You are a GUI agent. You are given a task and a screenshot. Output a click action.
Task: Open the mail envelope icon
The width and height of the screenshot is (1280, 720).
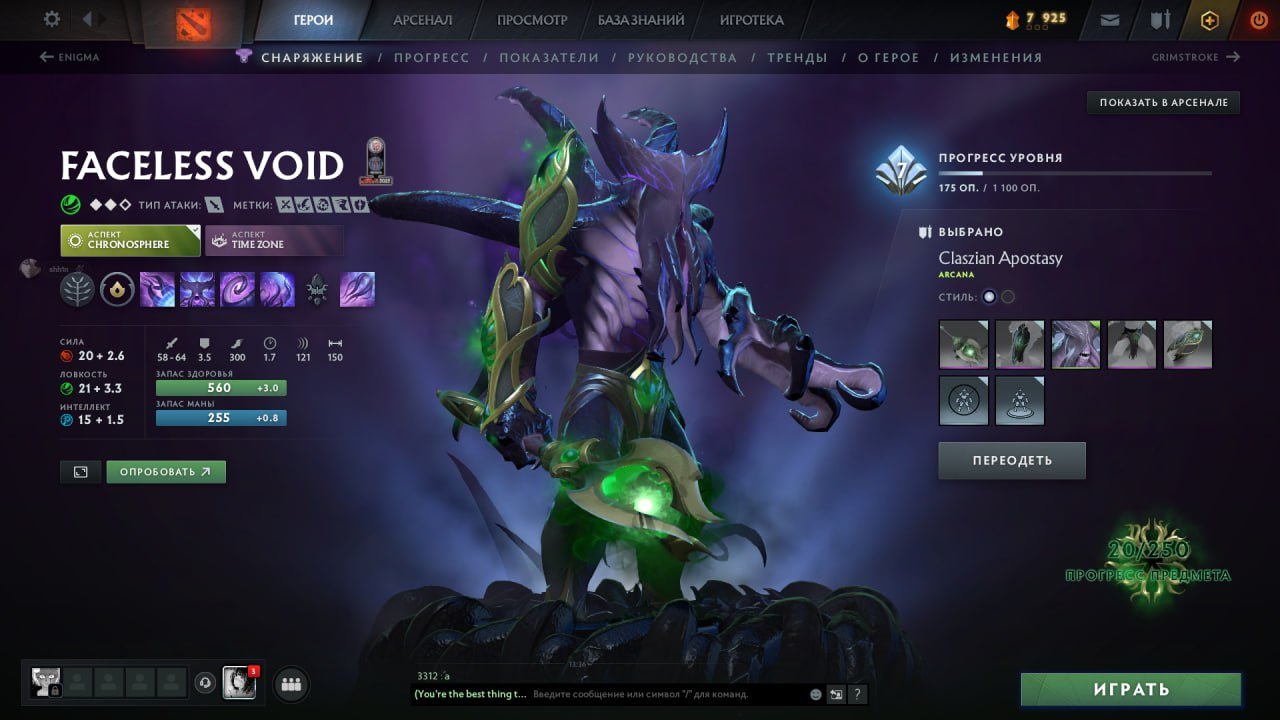click(1108, 19)
